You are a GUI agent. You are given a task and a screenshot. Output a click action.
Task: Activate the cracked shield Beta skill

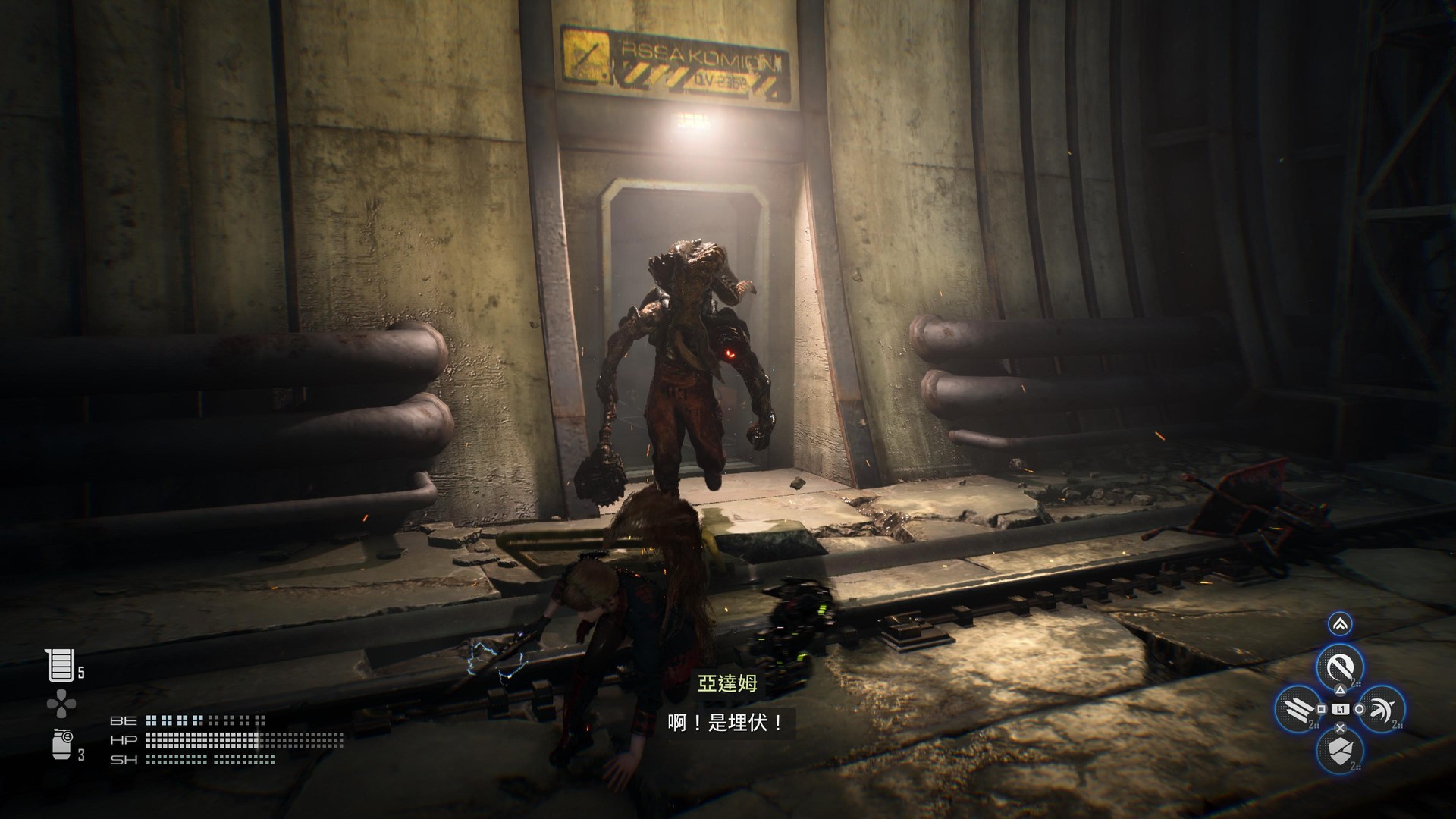click(x=1340, y=752)
